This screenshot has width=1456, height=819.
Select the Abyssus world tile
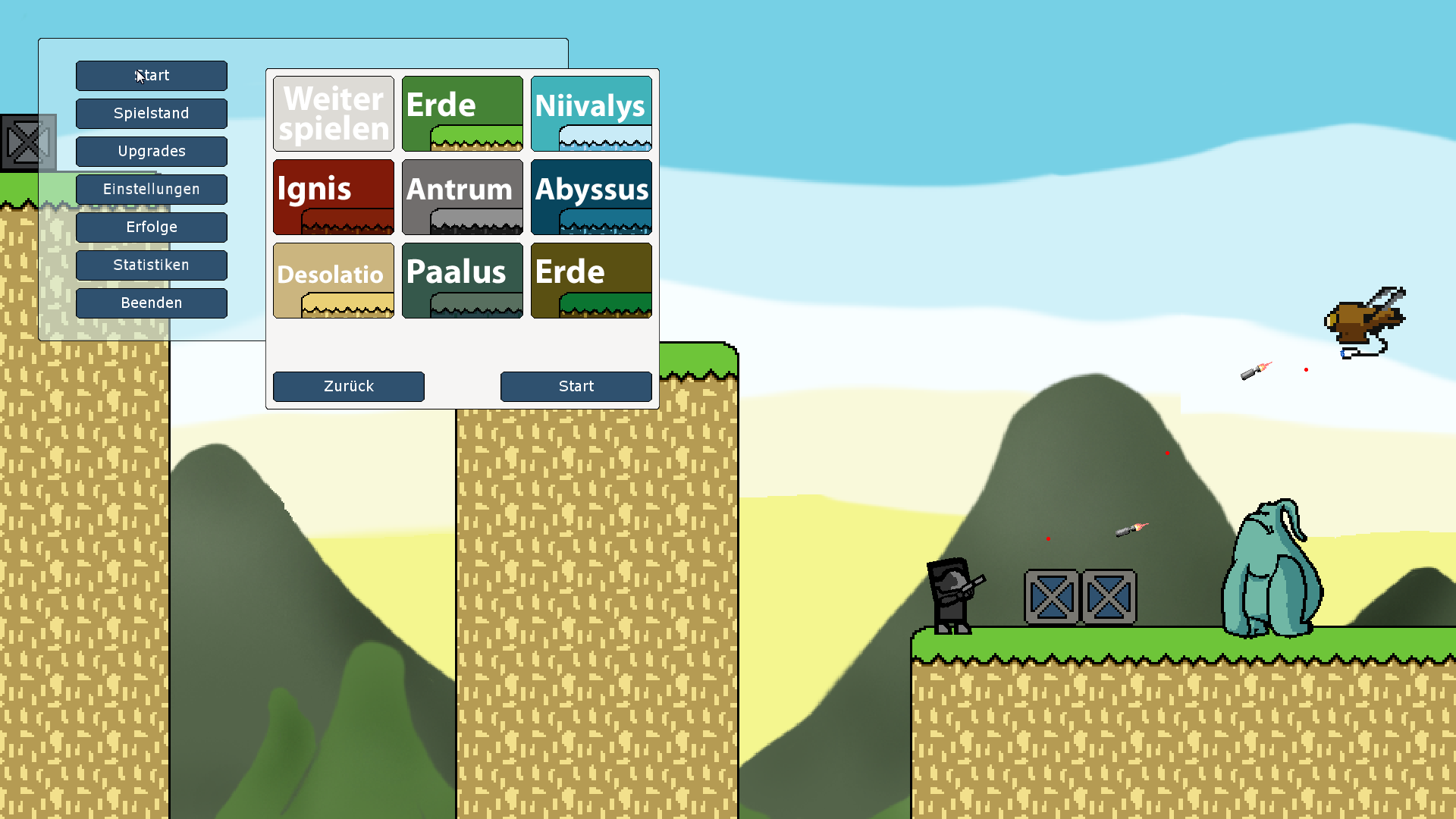pyautogui.click(x=591, y=197)
